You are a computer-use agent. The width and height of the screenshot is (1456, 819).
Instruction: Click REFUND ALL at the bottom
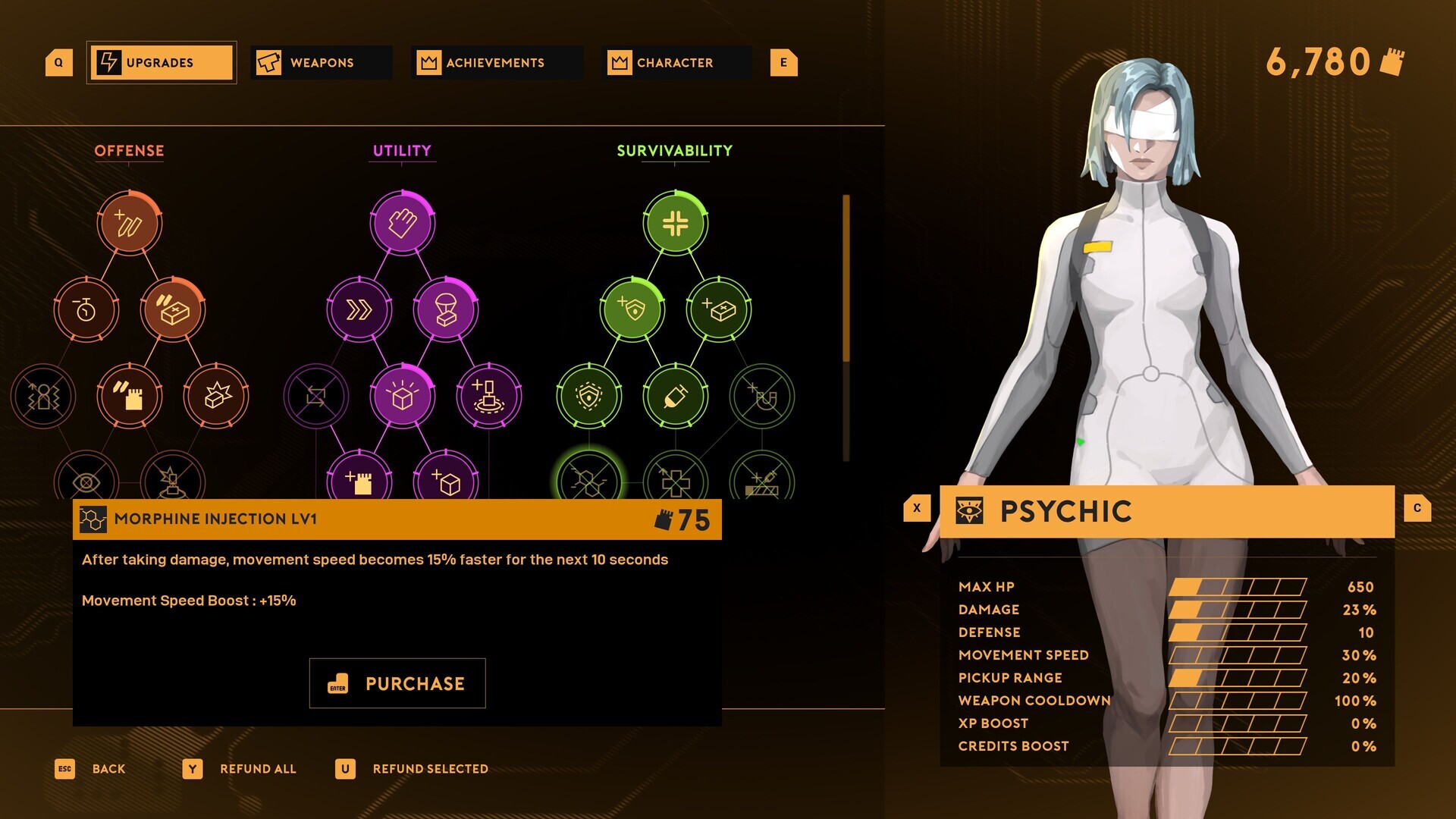[257, 769]
